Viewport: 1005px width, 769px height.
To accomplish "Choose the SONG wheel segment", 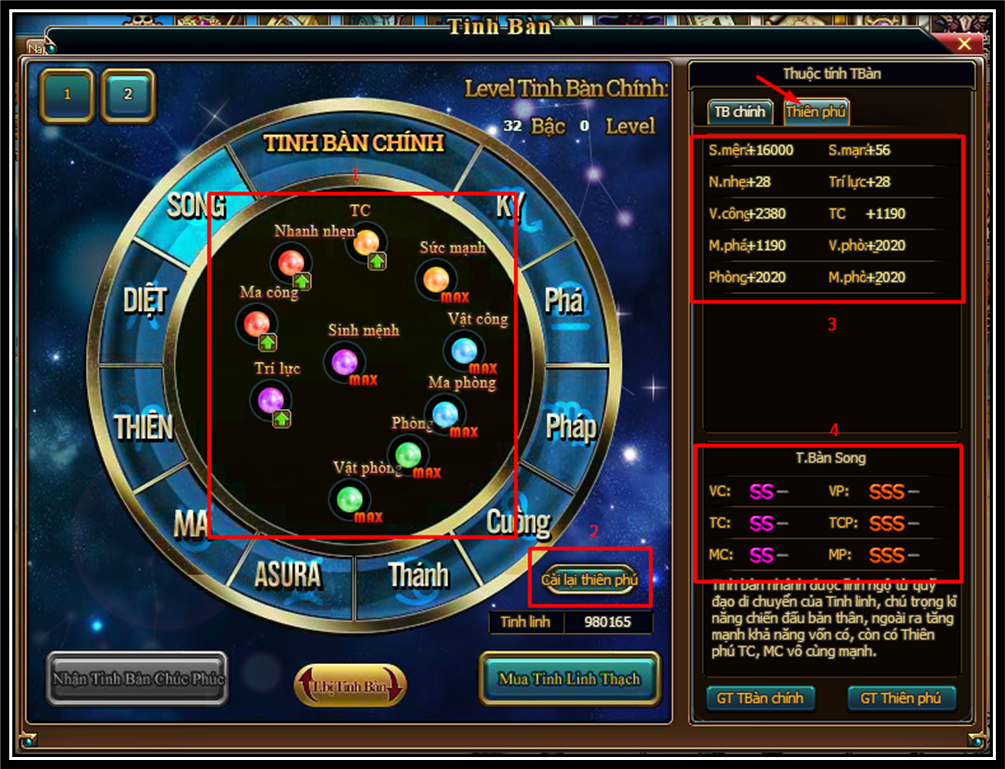I will (x=196, y=206).
